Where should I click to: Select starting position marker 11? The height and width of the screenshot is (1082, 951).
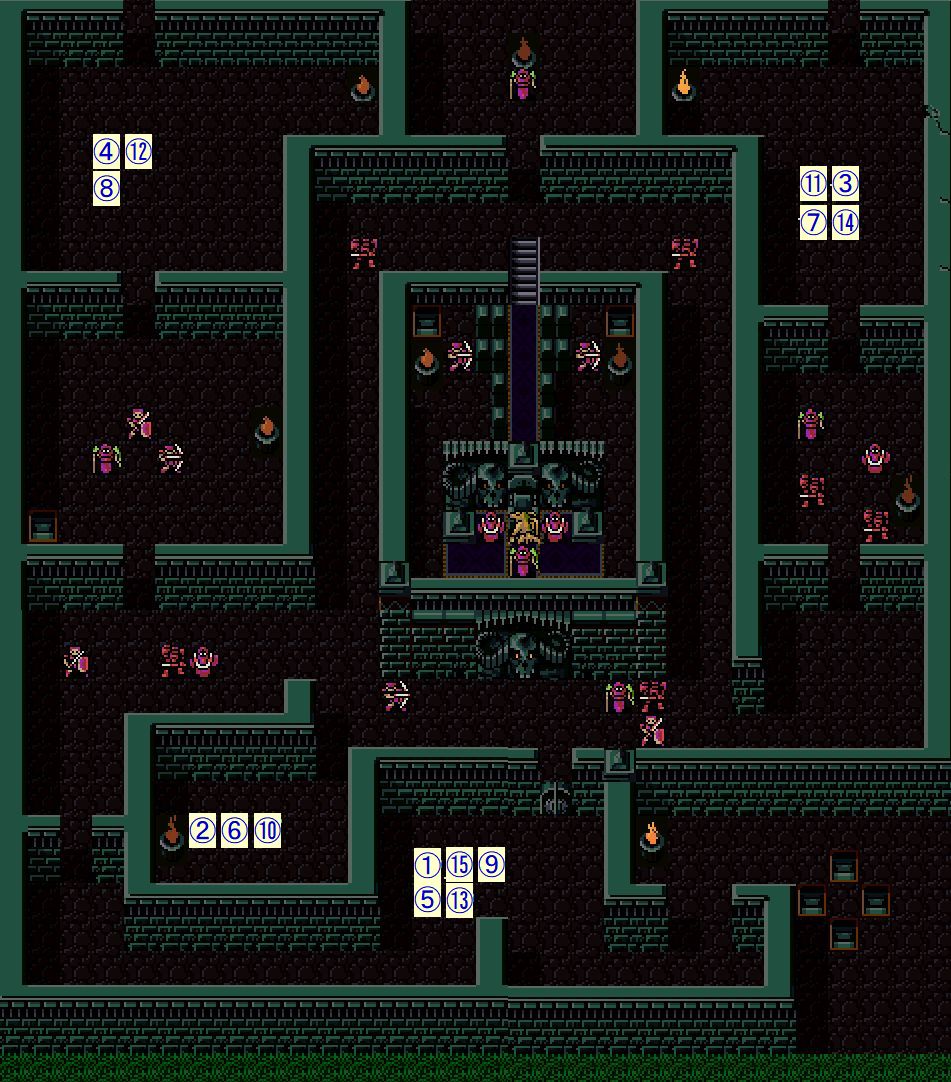pos(814,184)
